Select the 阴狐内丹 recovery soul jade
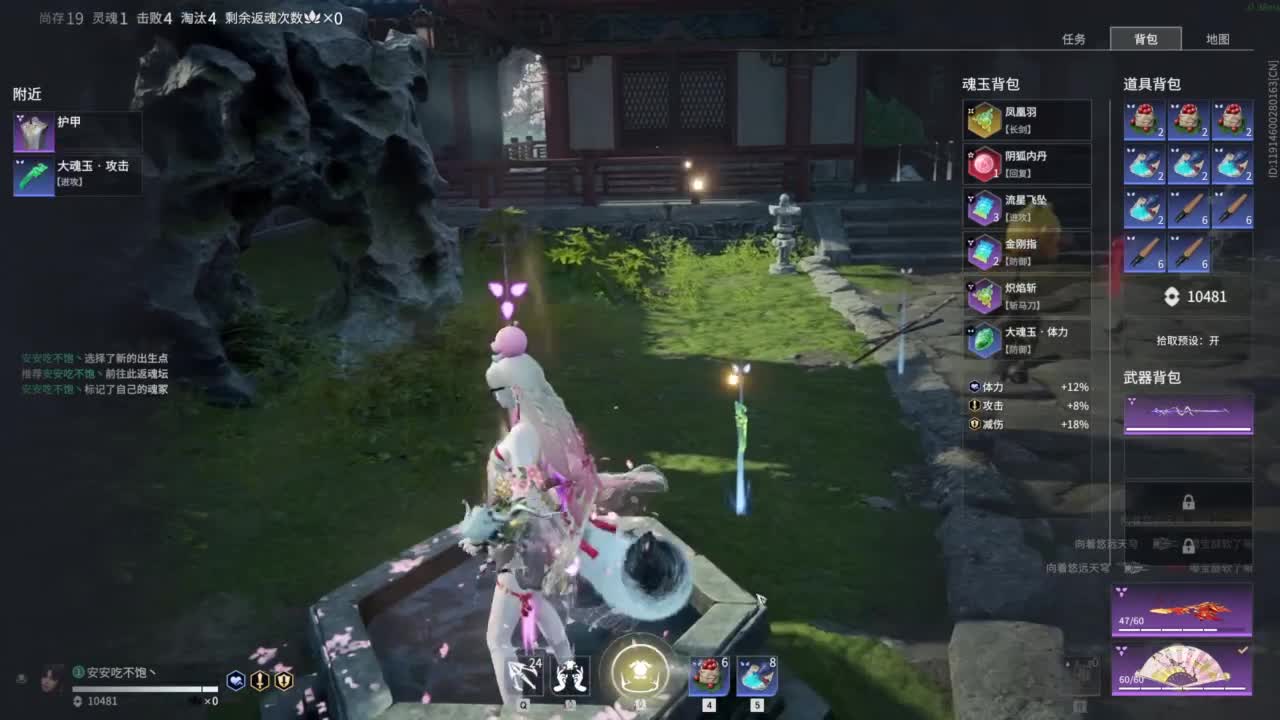The width and height of the screenshot is (1280, 720). pyautogui.click(x=985, y=164)
